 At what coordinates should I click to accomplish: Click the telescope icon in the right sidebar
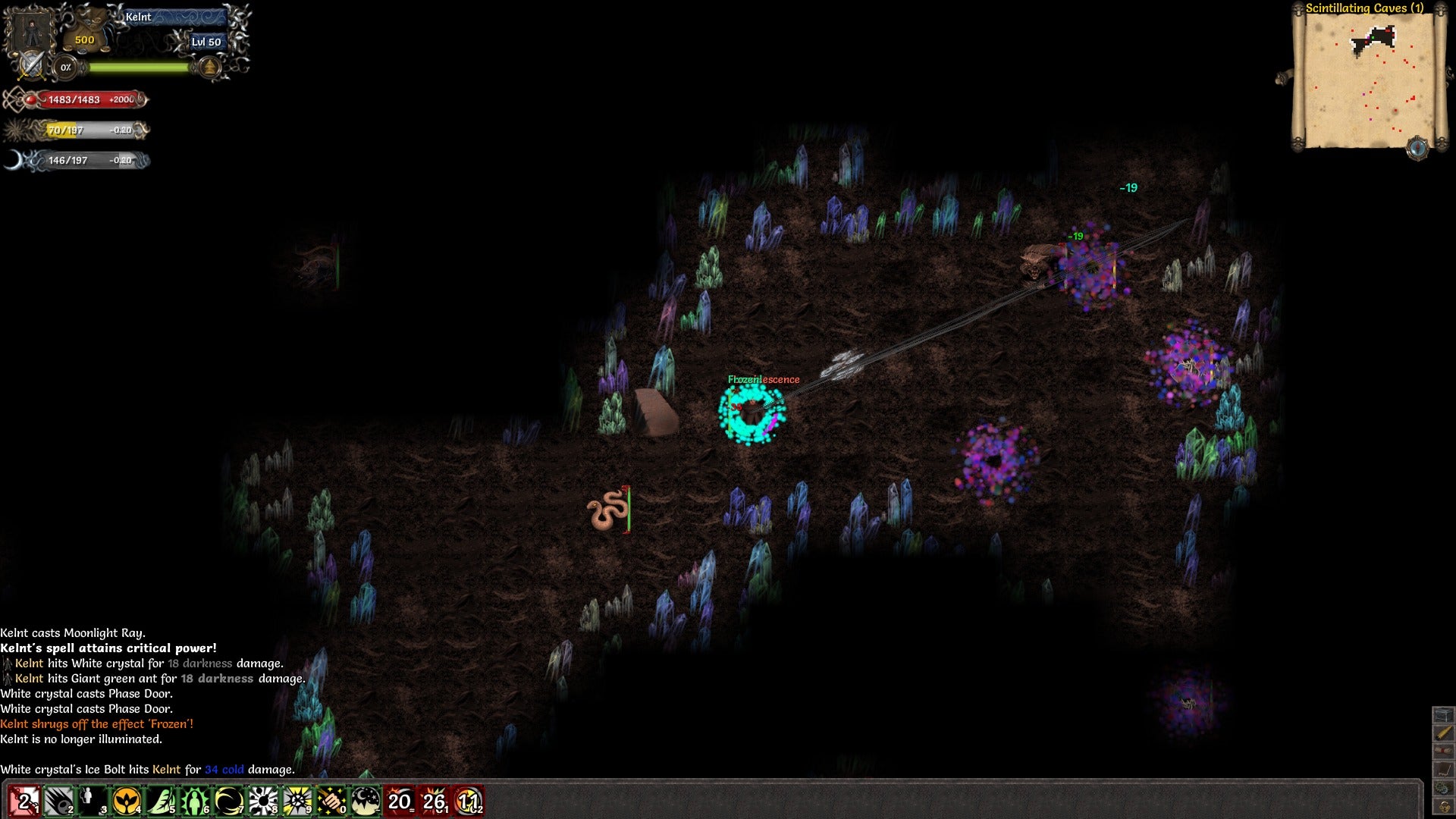[x=1444, y=733]
